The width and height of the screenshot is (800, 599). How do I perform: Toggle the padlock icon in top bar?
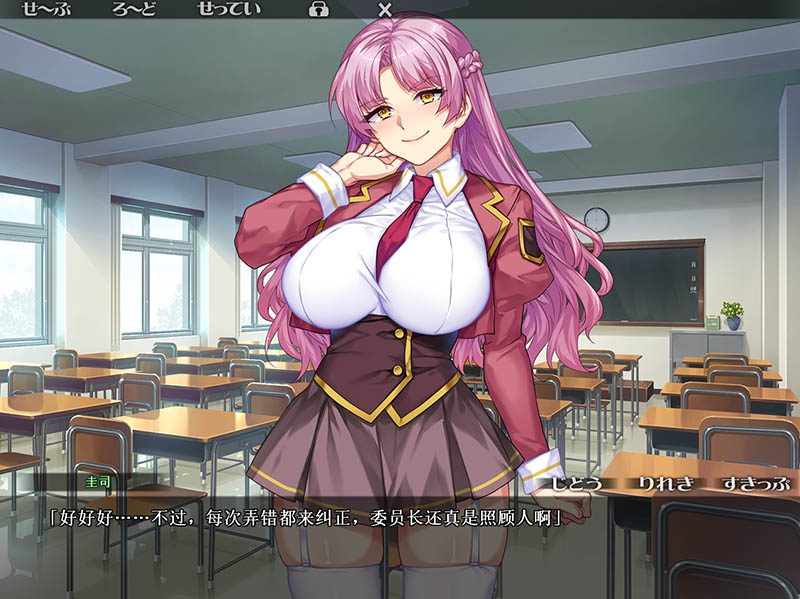click(x=319, y=11)
